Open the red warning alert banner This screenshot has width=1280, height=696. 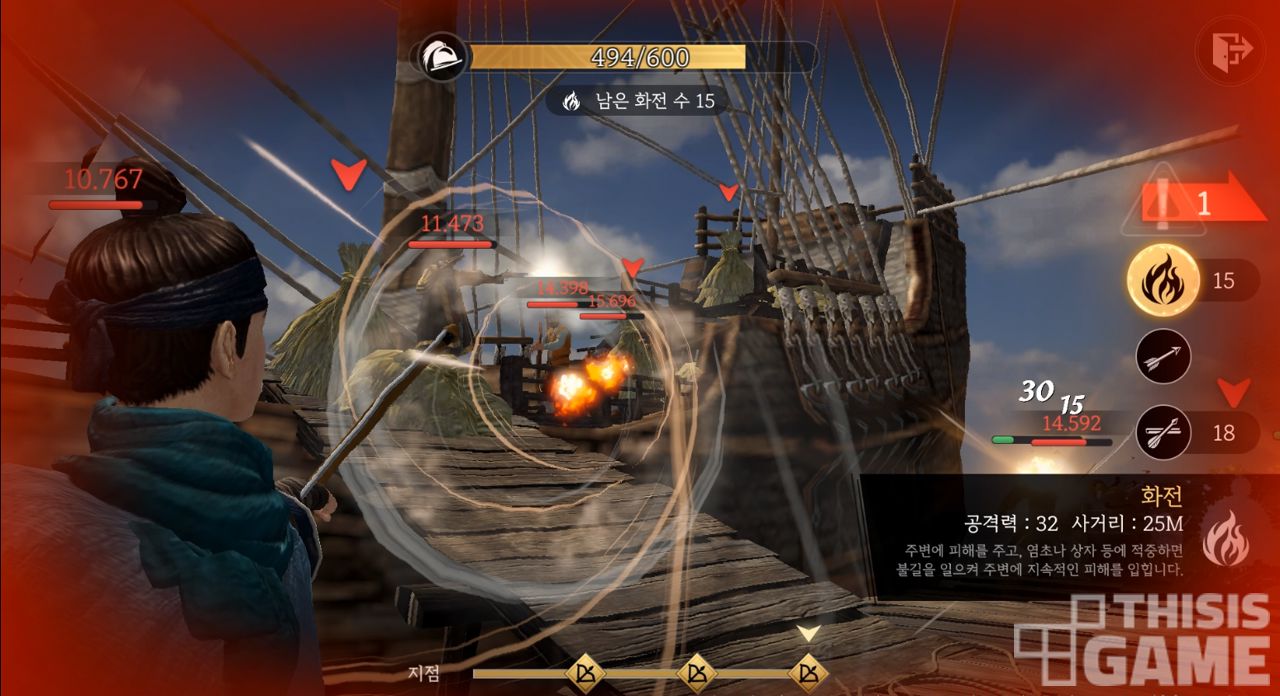(x=1190, y=204)
